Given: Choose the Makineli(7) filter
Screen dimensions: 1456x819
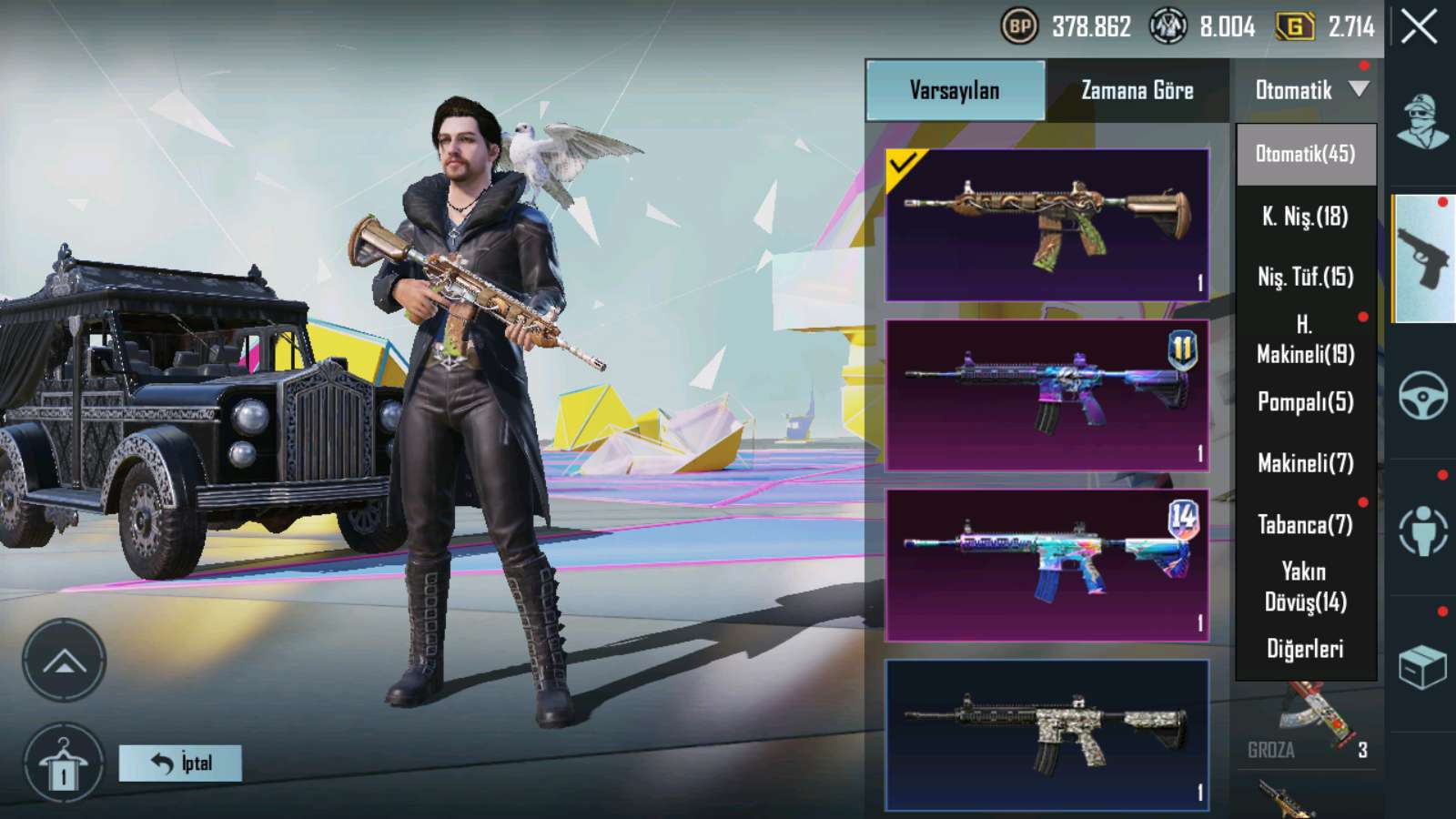Looking at the screenshot, I should (1305, 463).
